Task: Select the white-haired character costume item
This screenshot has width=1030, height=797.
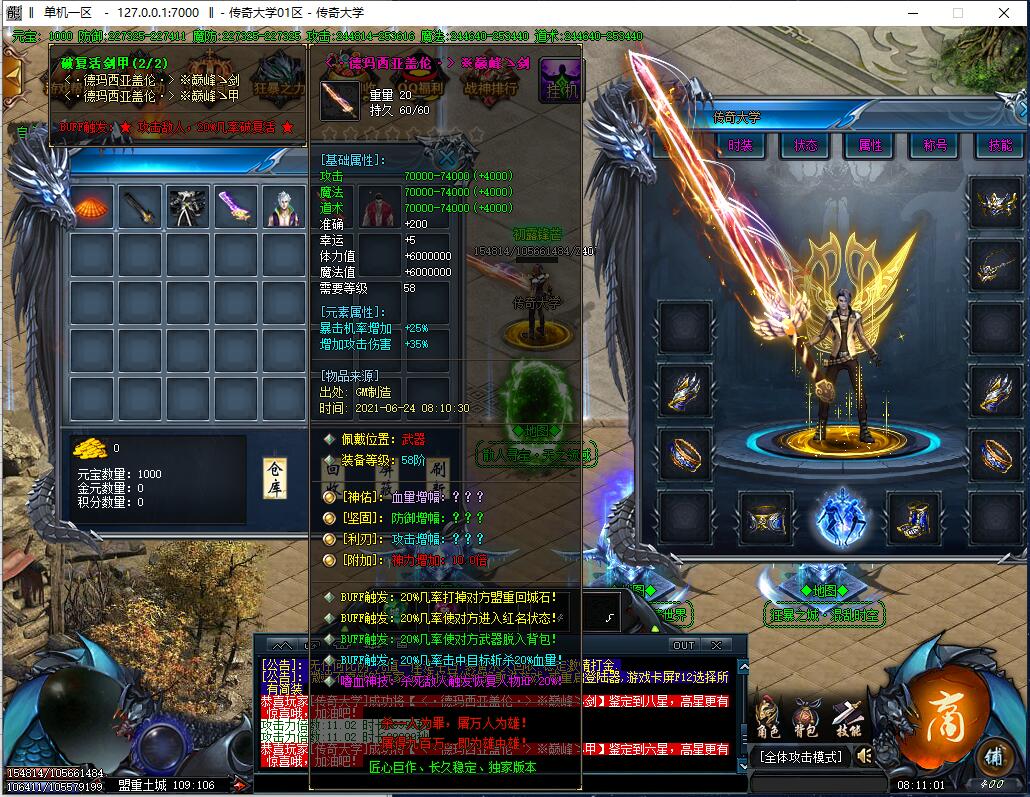Action: (x=285, y=208)
